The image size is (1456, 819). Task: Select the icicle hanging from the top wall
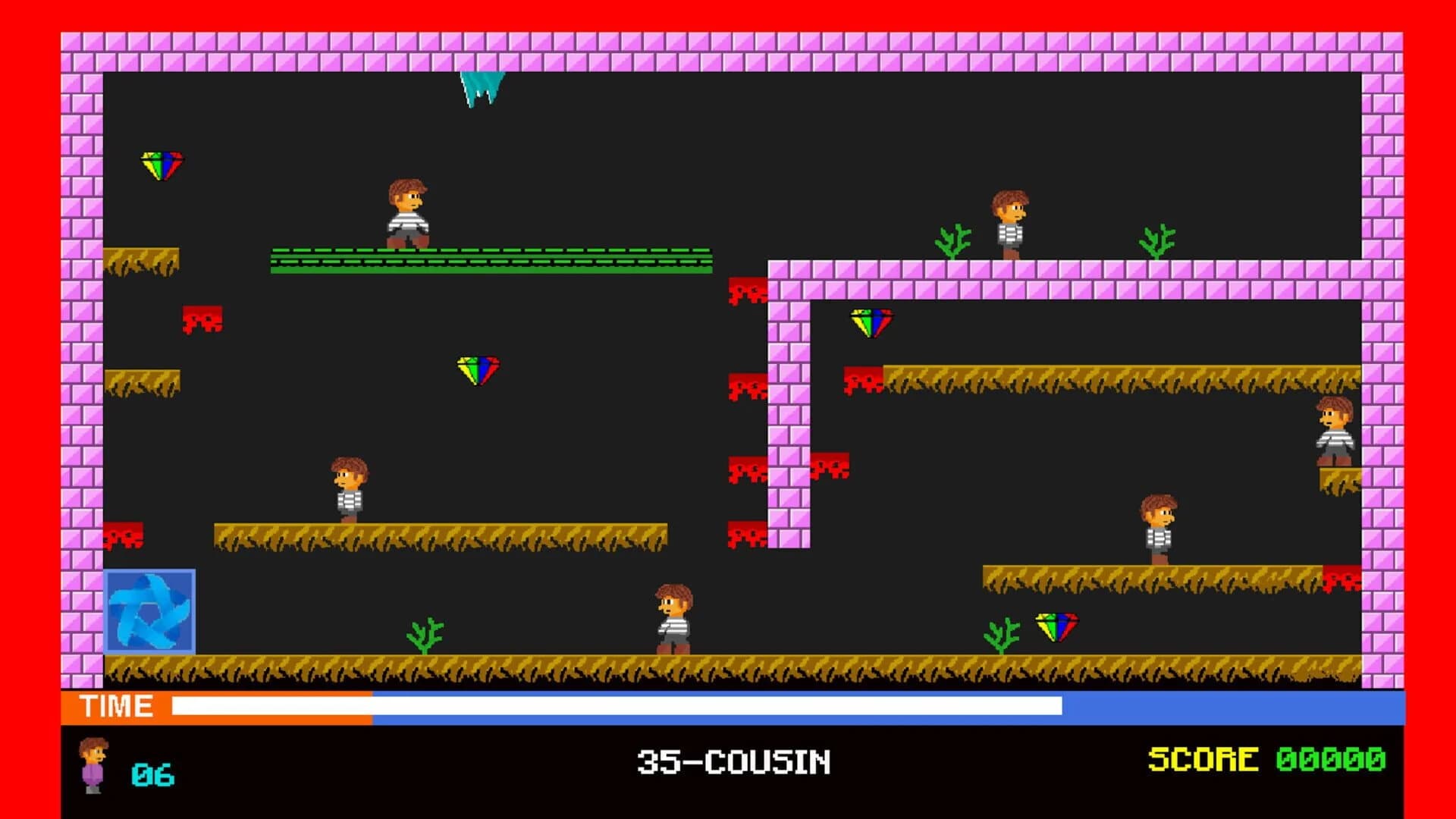click(x=479, y=87)
